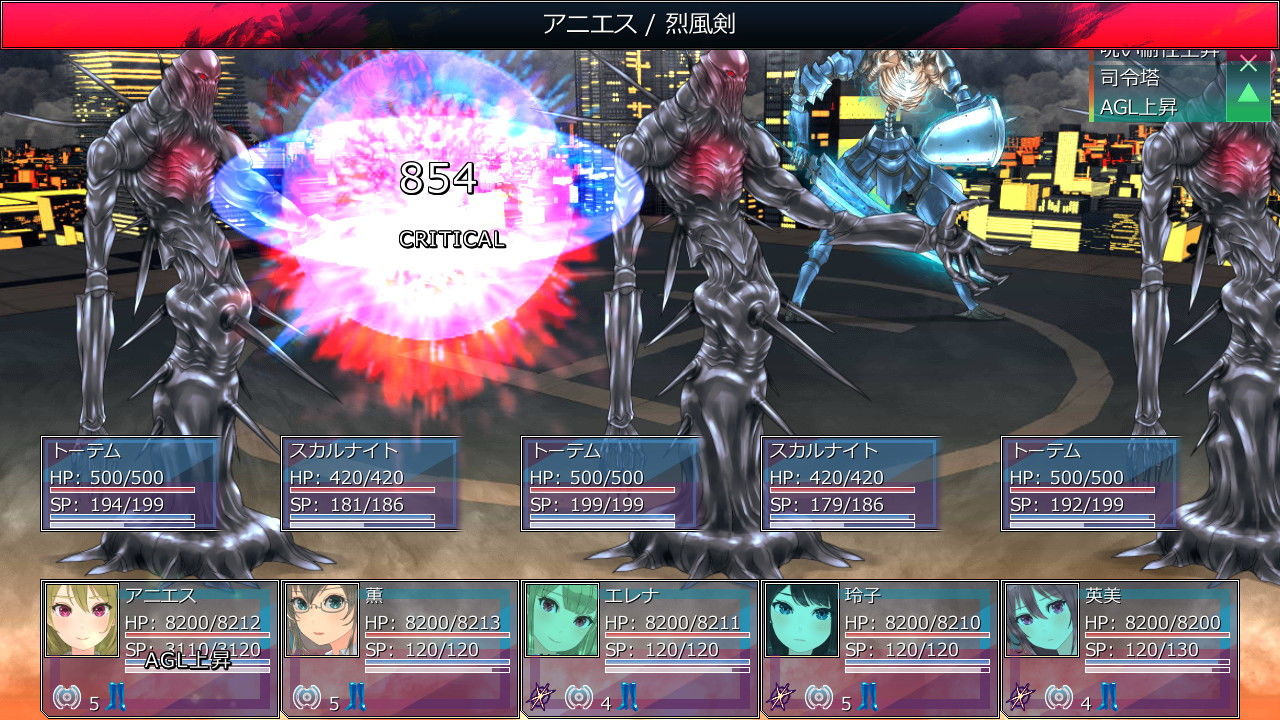Pick 玲子's party status panel
Viewport: 1280px width, 720px height.
(880, 648)
